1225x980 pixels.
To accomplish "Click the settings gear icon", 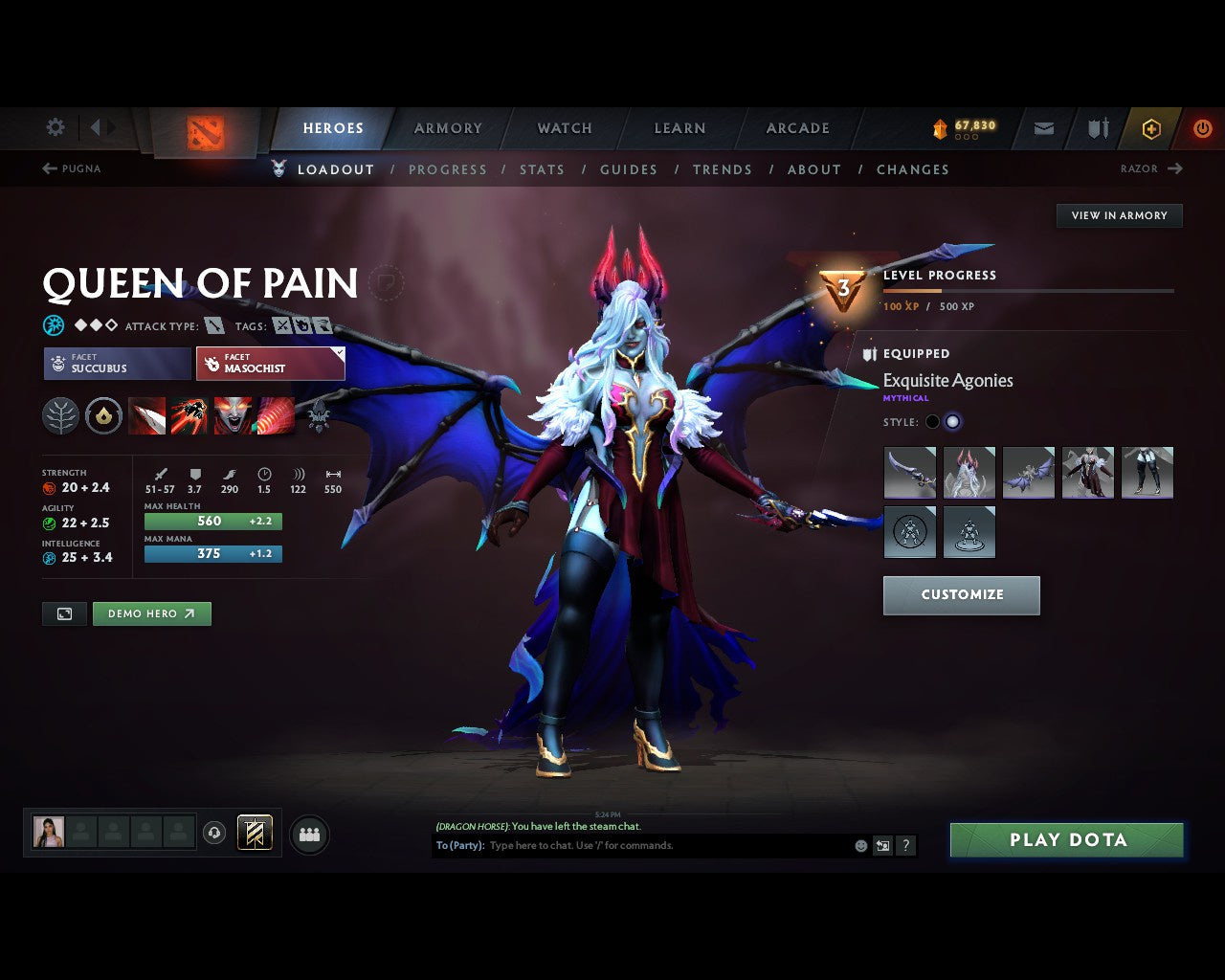I will (55, 126).
